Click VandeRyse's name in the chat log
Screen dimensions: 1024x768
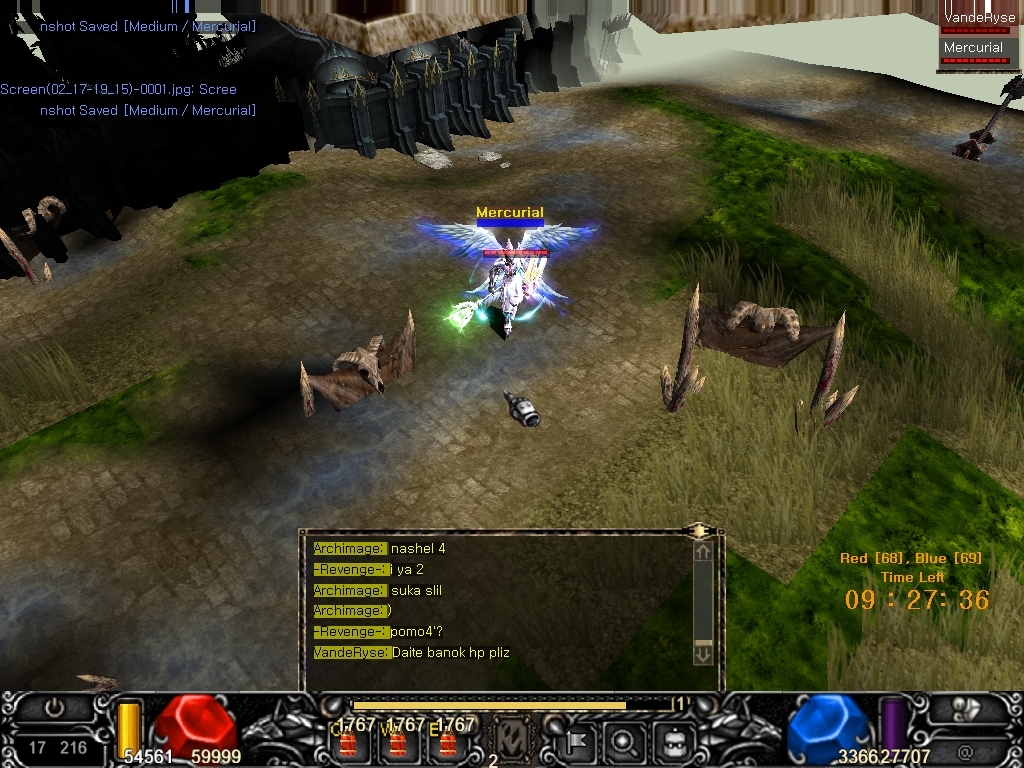pos(350,653)
